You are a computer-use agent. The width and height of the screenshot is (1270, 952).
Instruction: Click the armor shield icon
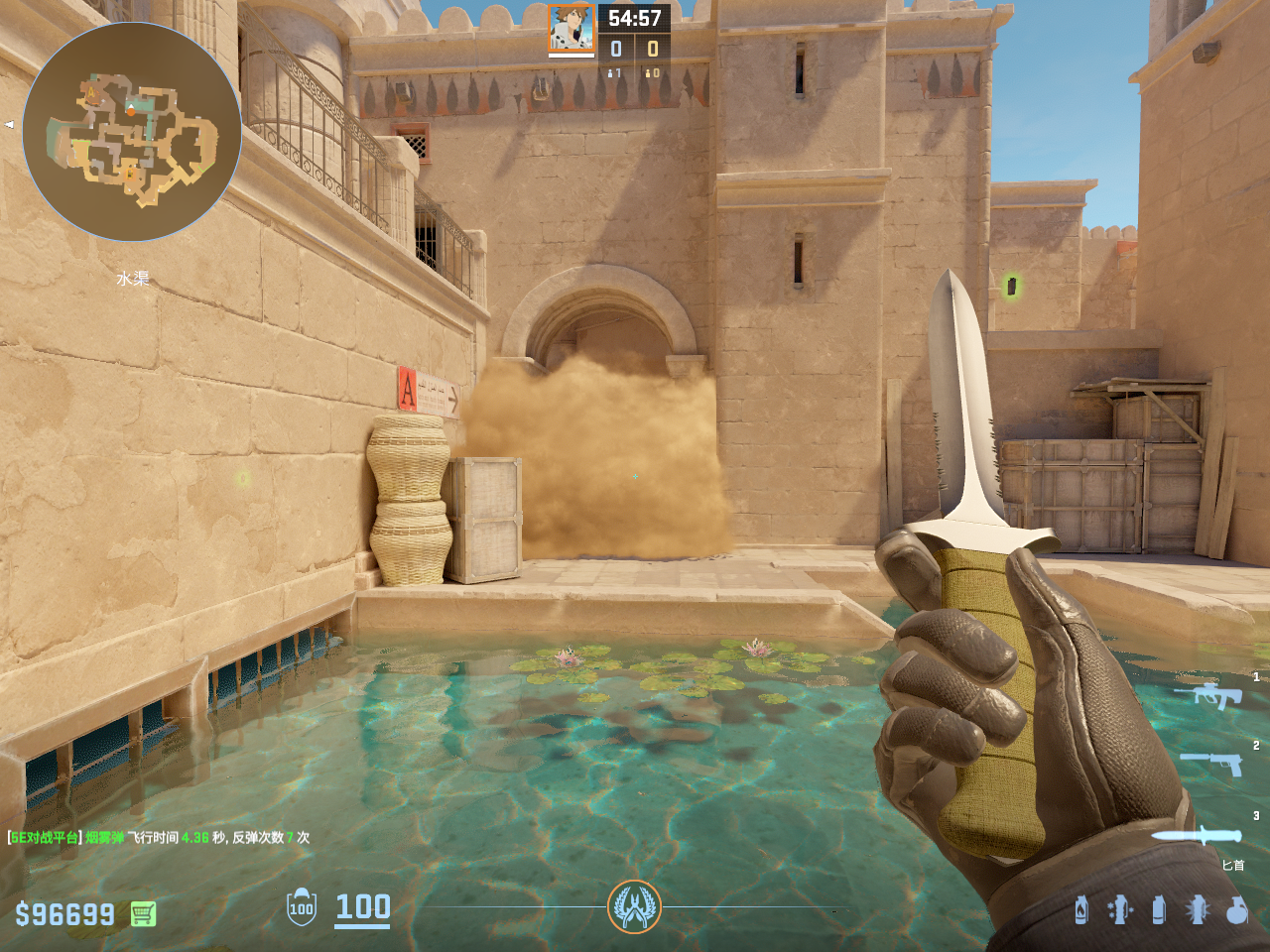click(302, 907)
